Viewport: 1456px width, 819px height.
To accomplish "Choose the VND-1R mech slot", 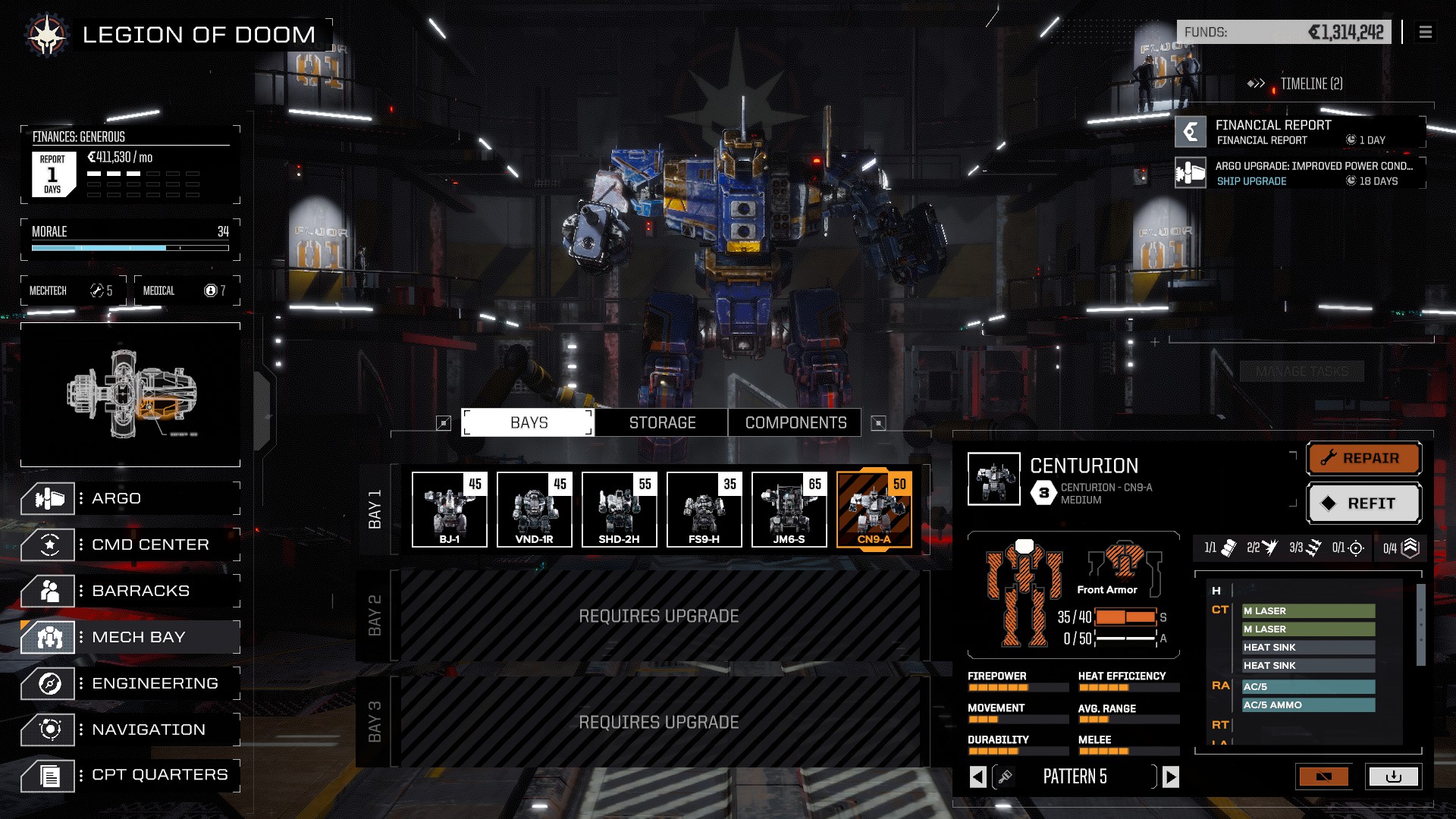I will 535,509.
